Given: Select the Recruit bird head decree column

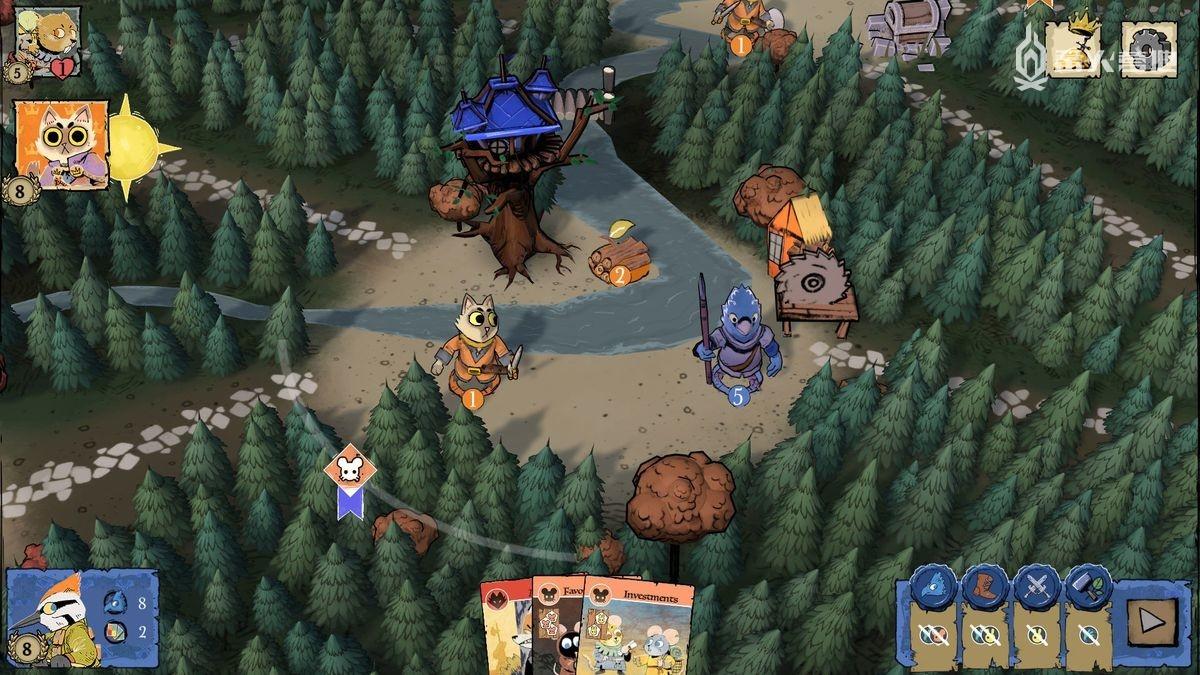Looking at the screenshot, I should 936,619.
